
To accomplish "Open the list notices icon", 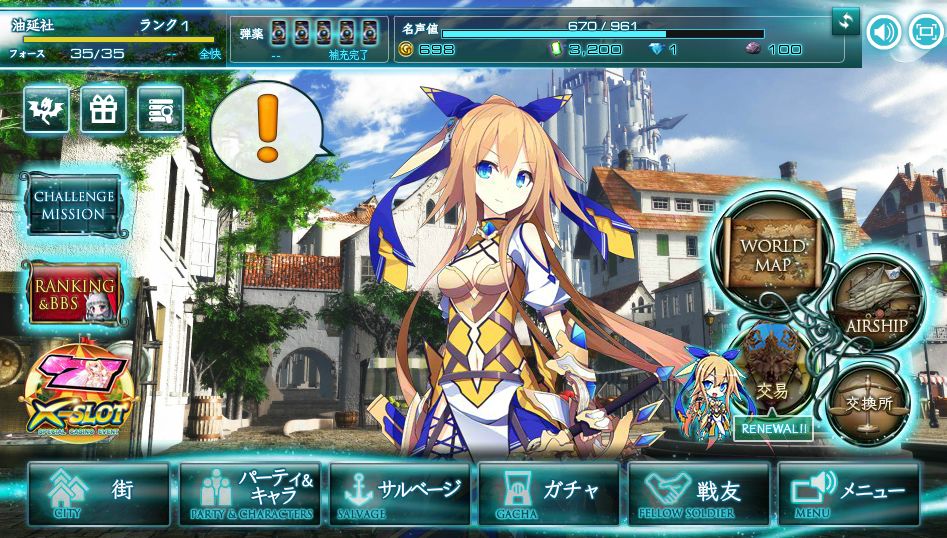I will (x=160, y=110).
